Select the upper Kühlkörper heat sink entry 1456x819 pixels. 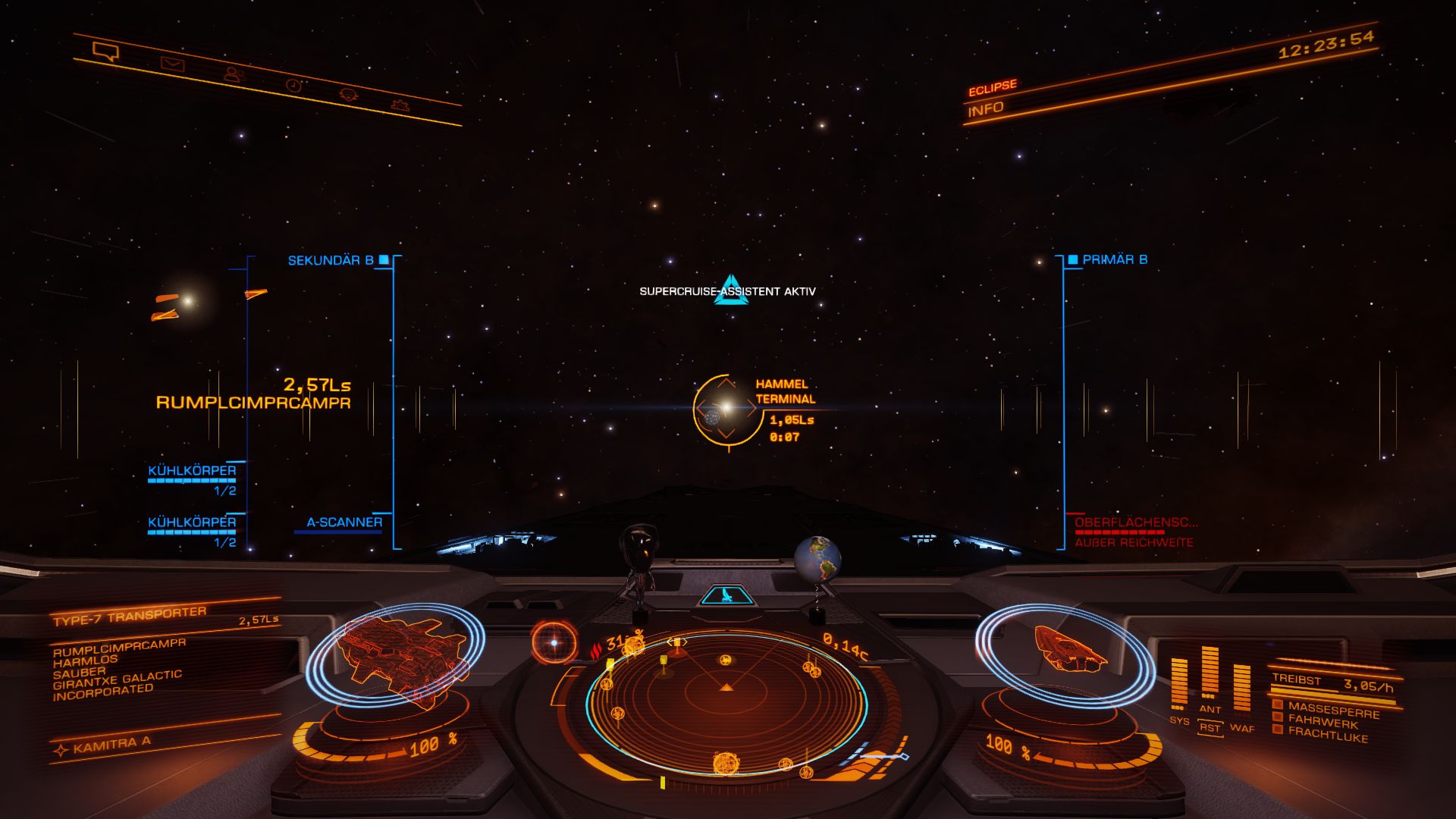click(x=192, y=471)
